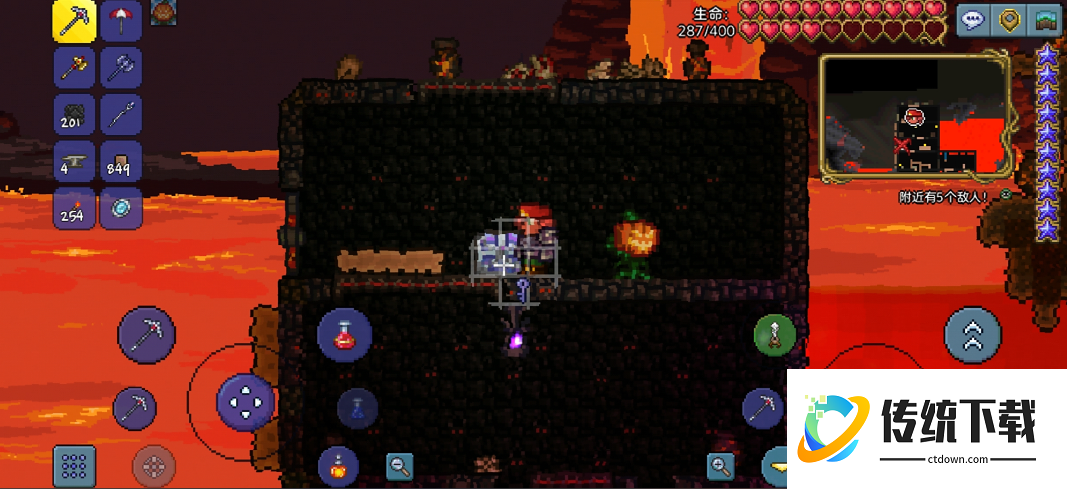Image resolution: width=1067 pixels, height=489 pixels.
Task: Tap the zoom-out magnifier beside the buff potion
Action: click(x=400, y=465)
